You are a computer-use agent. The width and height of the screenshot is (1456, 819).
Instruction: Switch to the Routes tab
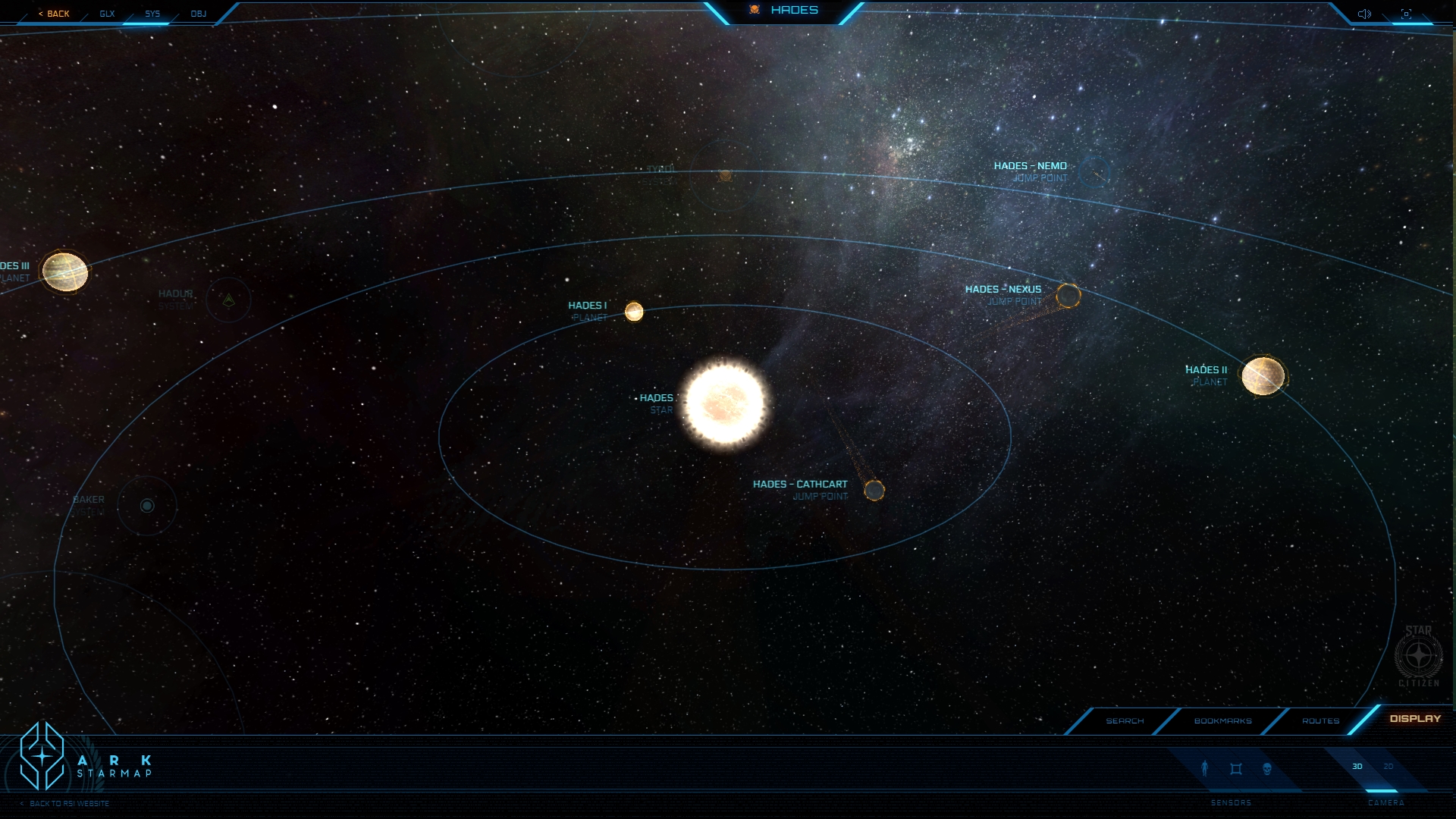pos(1320,720)
